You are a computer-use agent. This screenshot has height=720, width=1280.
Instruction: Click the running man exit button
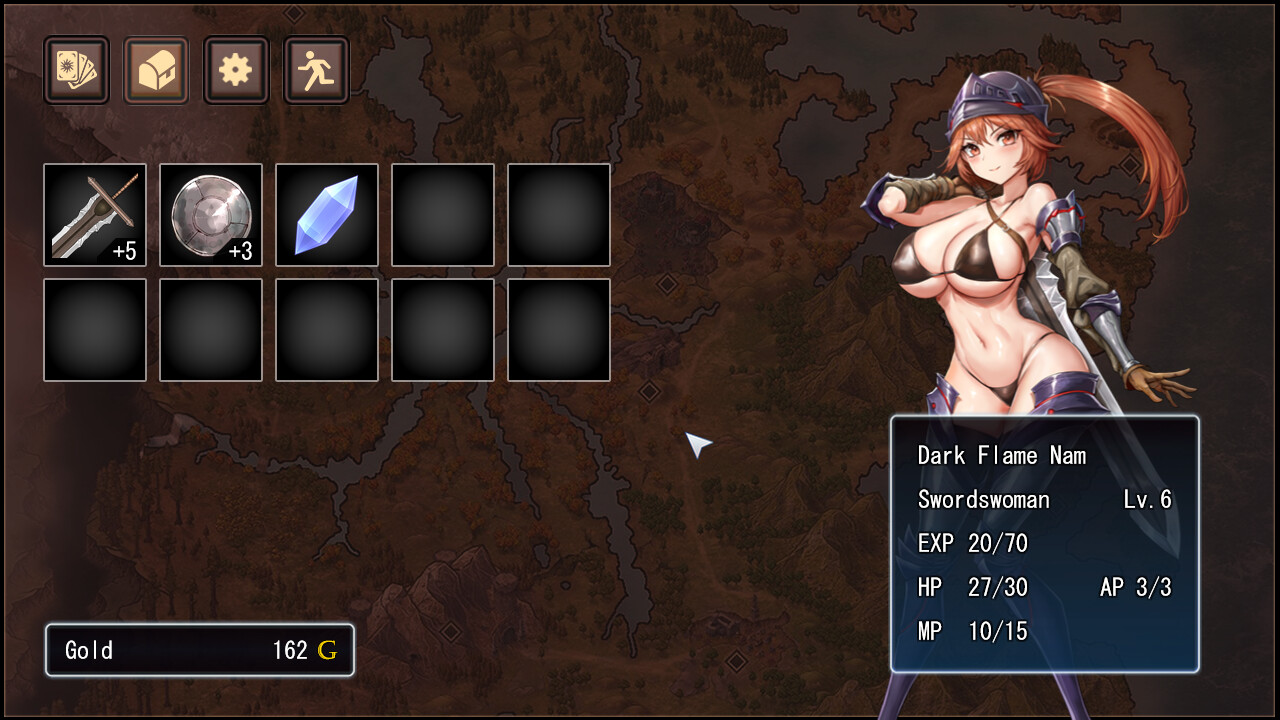click(x=316, y=70)
